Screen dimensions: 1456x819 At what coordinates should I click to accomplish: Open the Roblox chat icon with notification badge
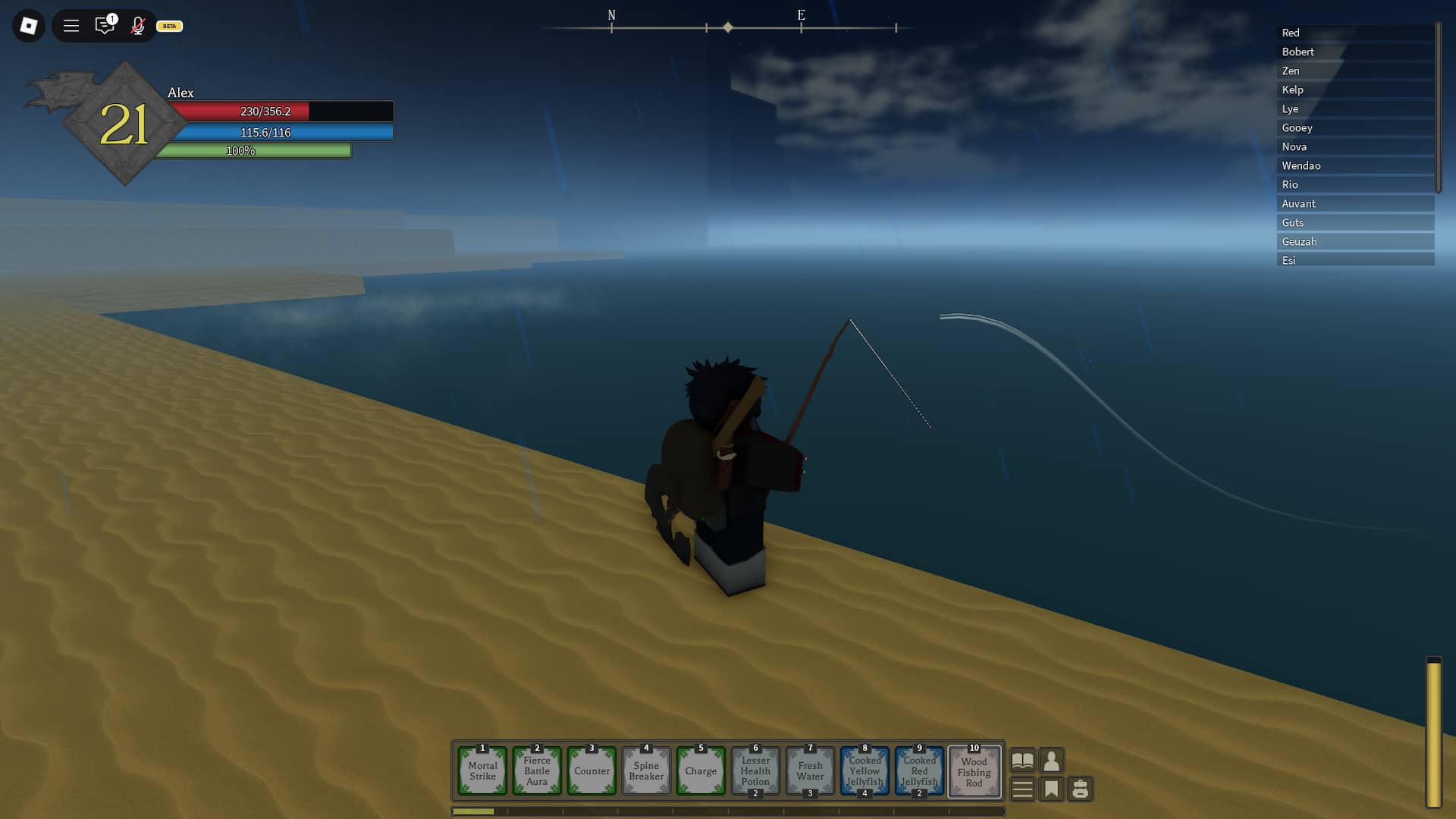coord(105,26)
